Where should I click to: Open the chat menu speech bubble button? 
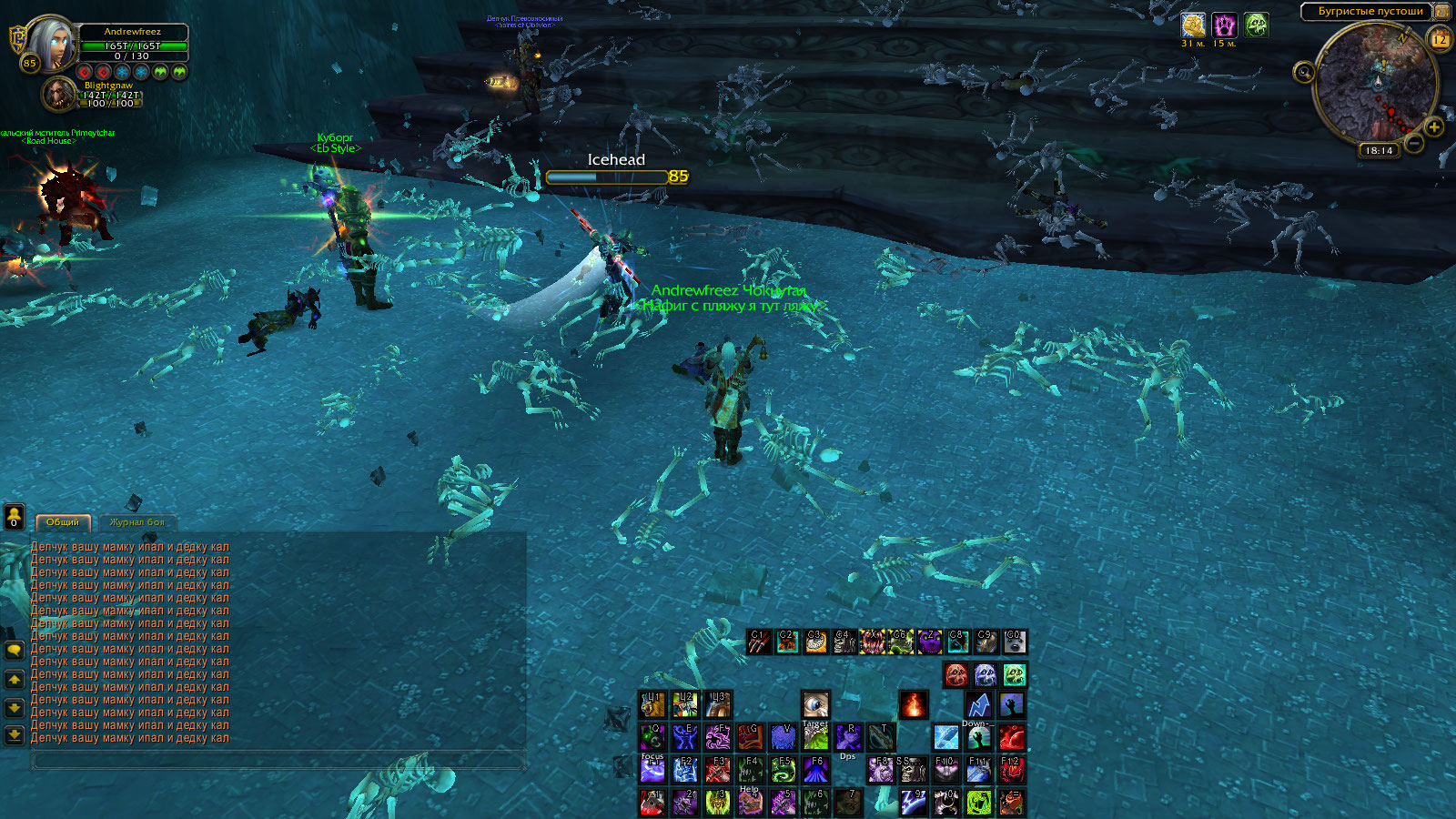coord(14,650)
